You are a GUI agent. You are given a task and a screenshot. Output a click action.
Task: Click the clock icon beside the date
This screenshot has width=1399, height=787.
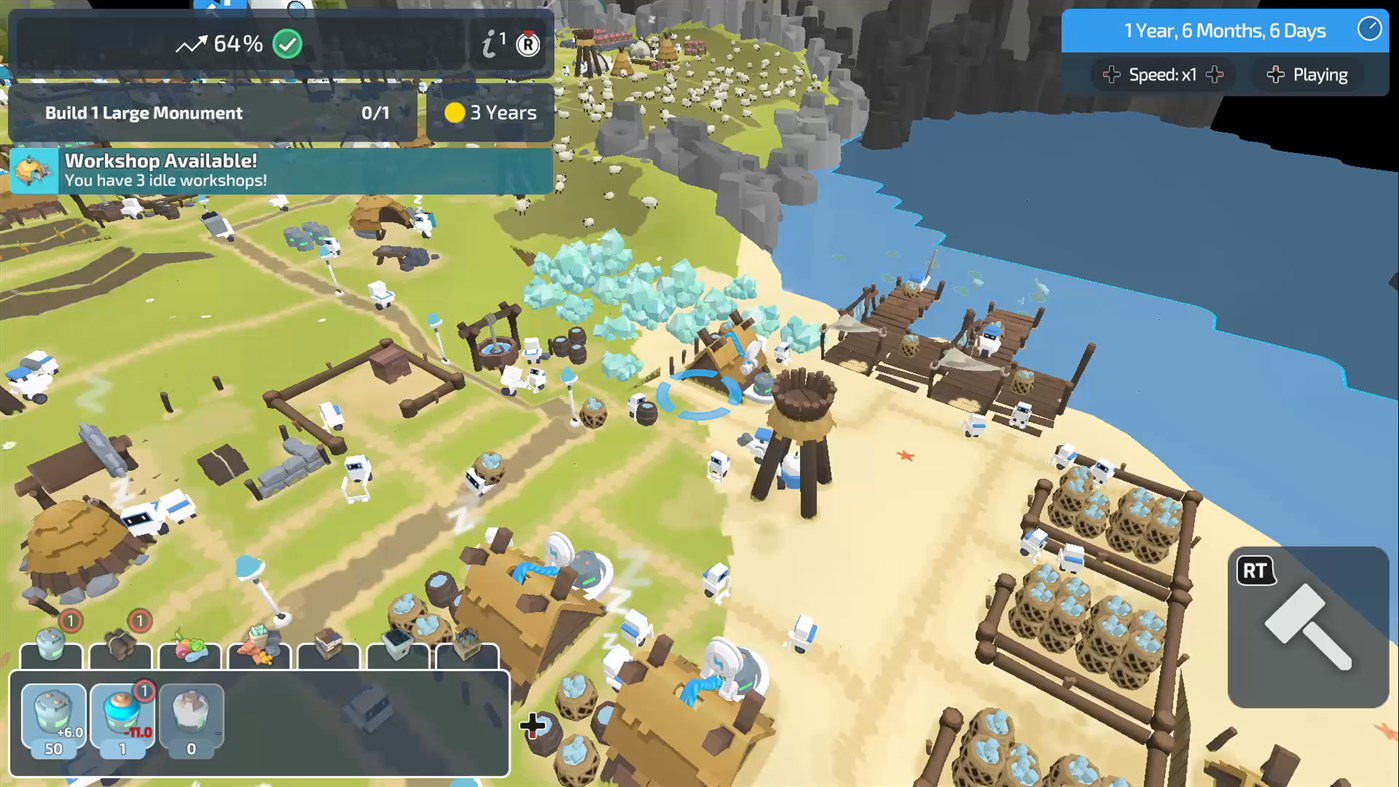pos(1369,28)
